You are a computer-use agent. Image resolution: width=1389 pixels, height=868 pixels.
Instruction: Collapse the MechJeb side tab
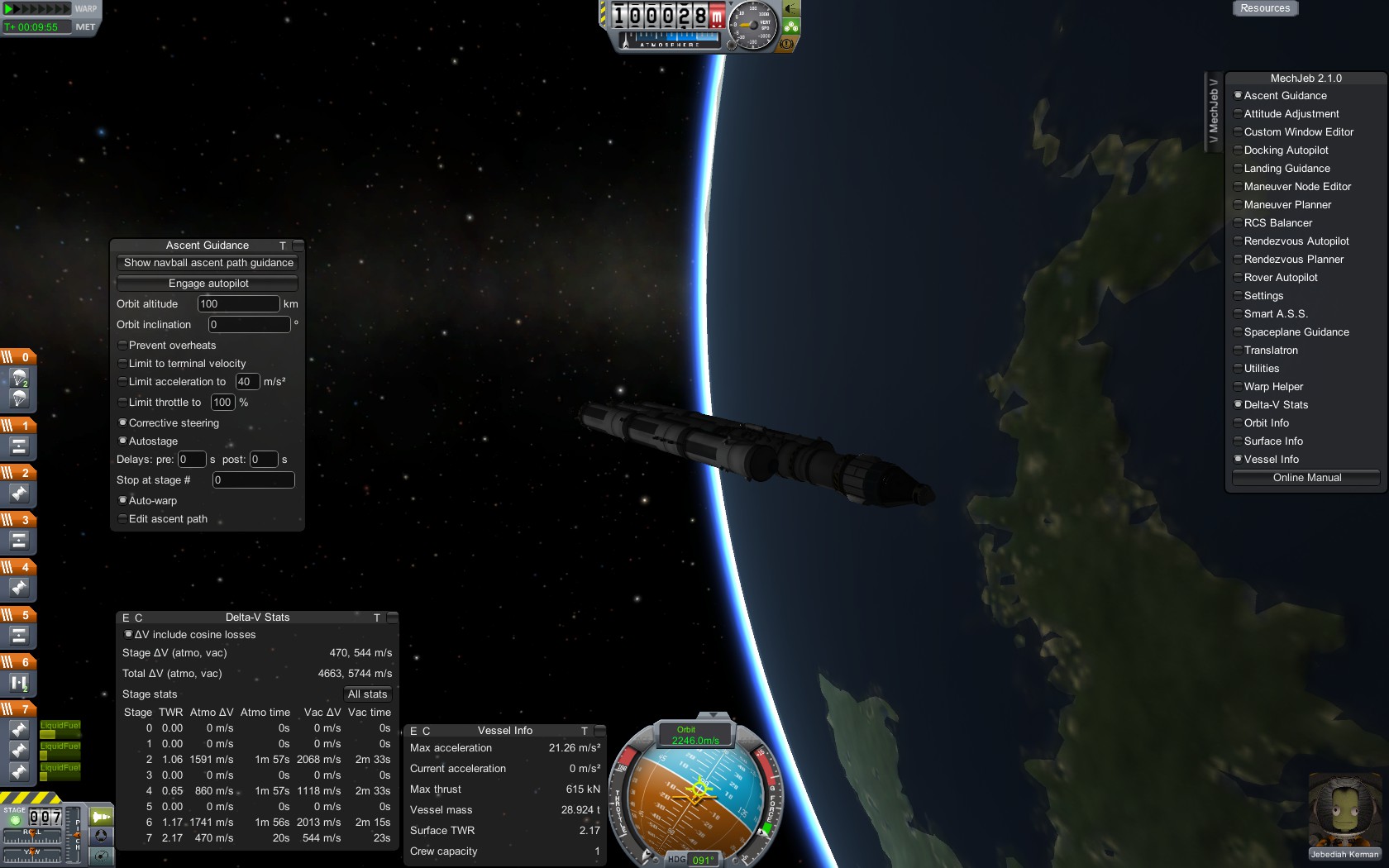coord(1213,109)
